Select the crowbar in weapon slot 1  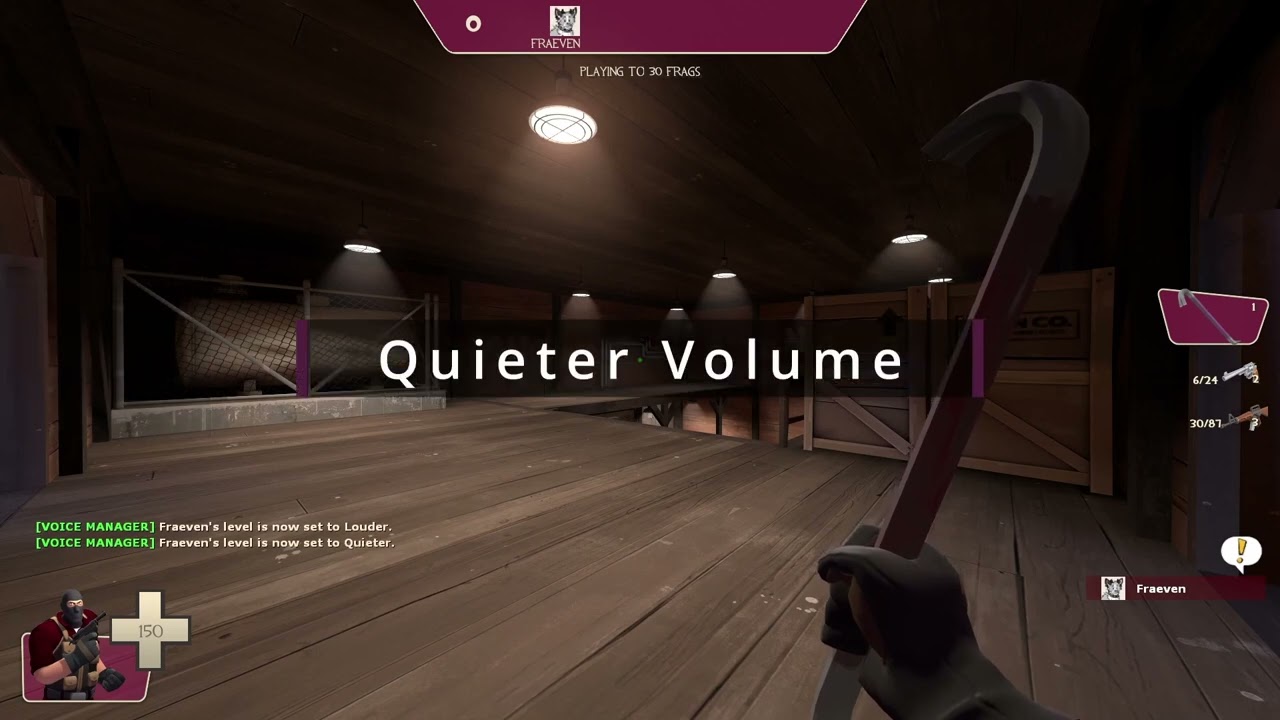click(1211, 315)
